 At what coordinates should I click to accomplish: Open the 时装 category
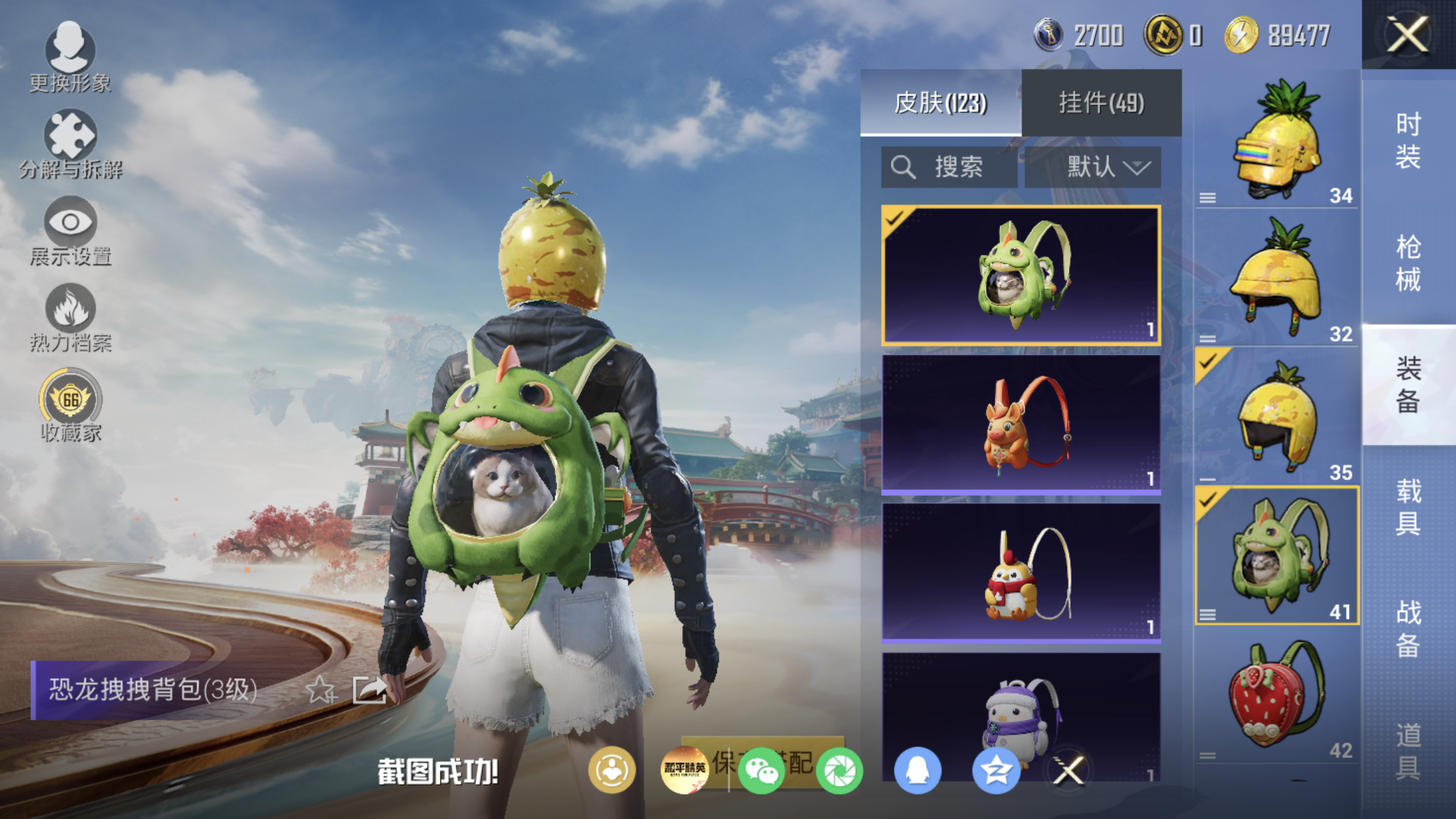tap(1408, 140)
